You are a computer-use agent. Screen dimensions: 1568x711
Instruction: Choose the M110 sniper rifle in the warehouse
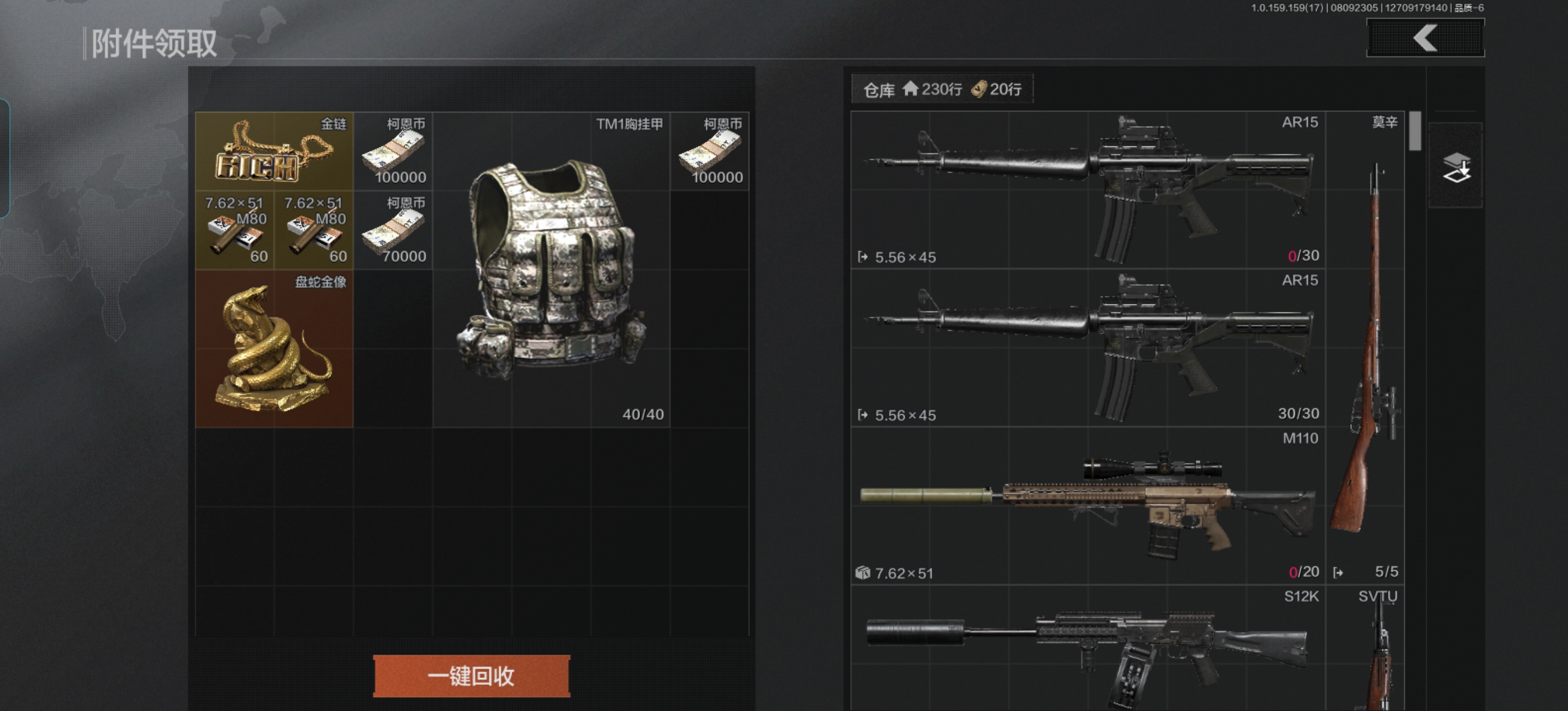coord(1088,506)
